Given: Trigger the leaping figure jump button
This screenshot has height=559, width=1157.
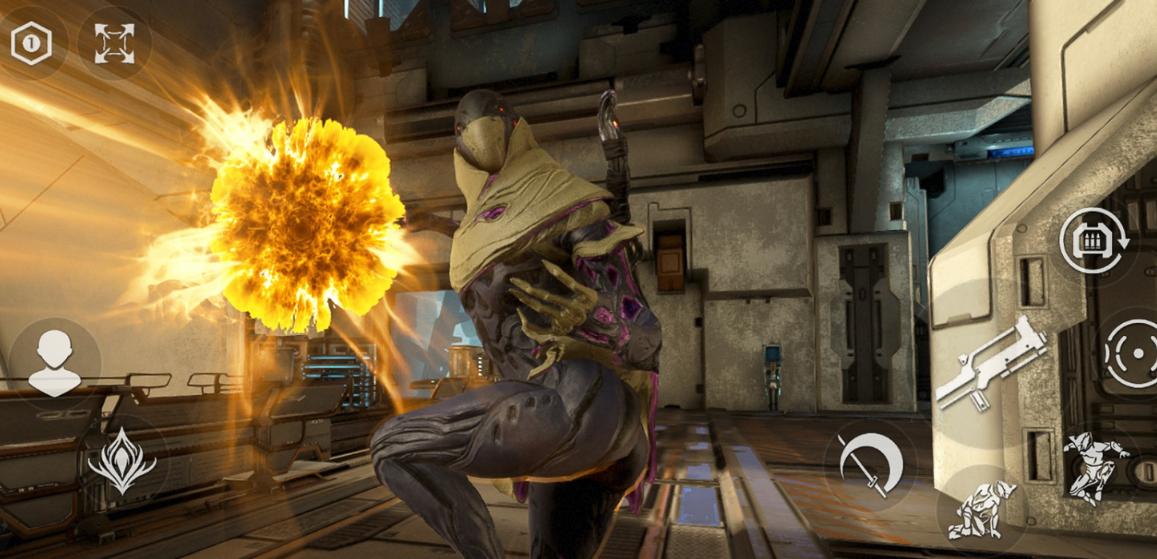Looking at the screenshot, I should (1096, 465).
